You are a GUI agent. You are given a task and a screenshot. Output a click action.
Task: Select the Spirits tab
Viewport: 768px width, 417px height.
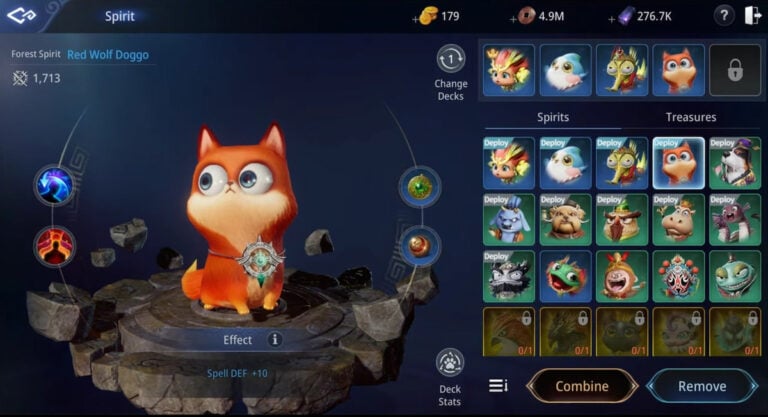point(553,117)
